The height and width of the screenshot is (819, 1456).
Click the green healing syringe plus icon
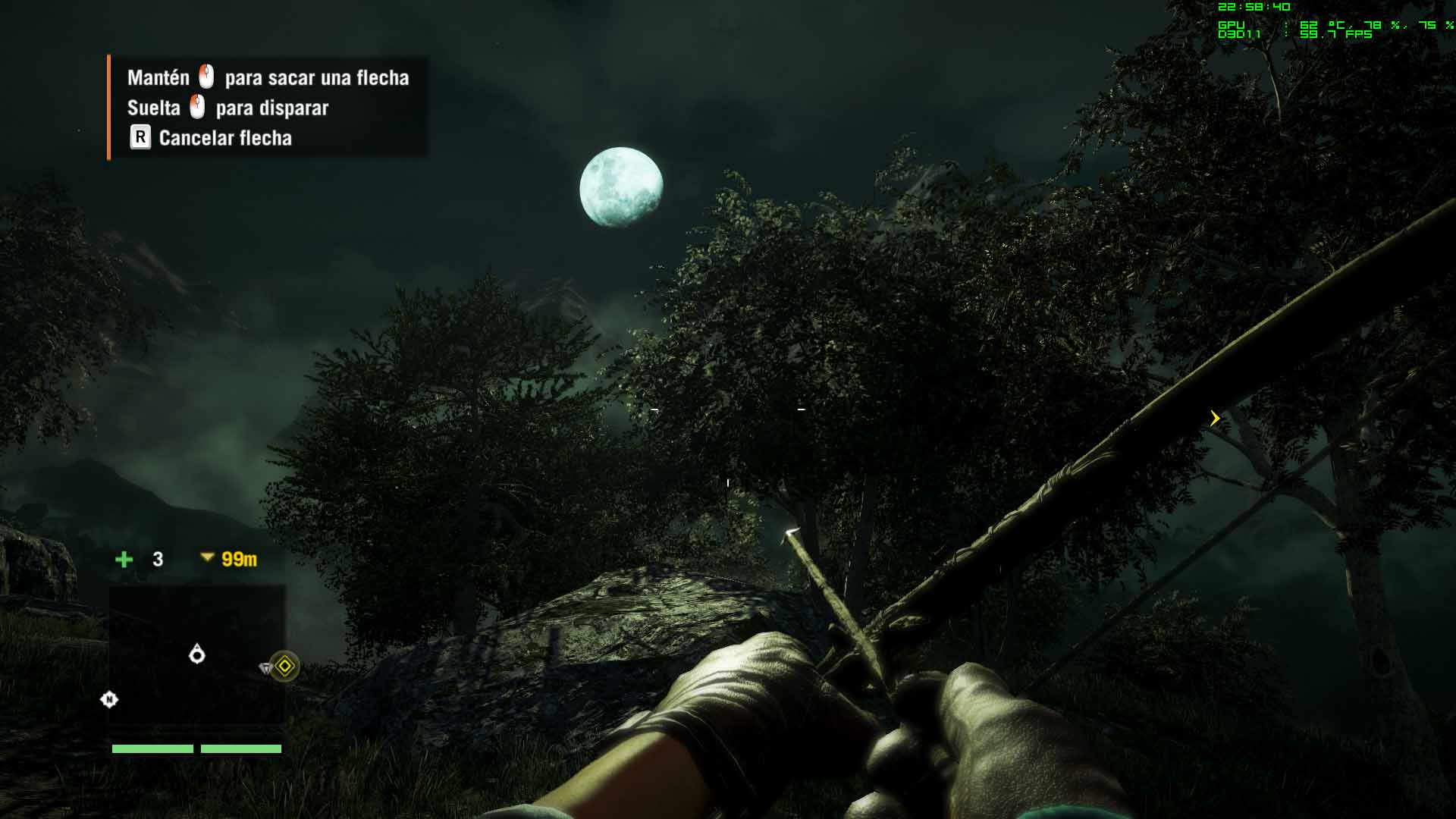pyautogui.click(x=124, y=560)
